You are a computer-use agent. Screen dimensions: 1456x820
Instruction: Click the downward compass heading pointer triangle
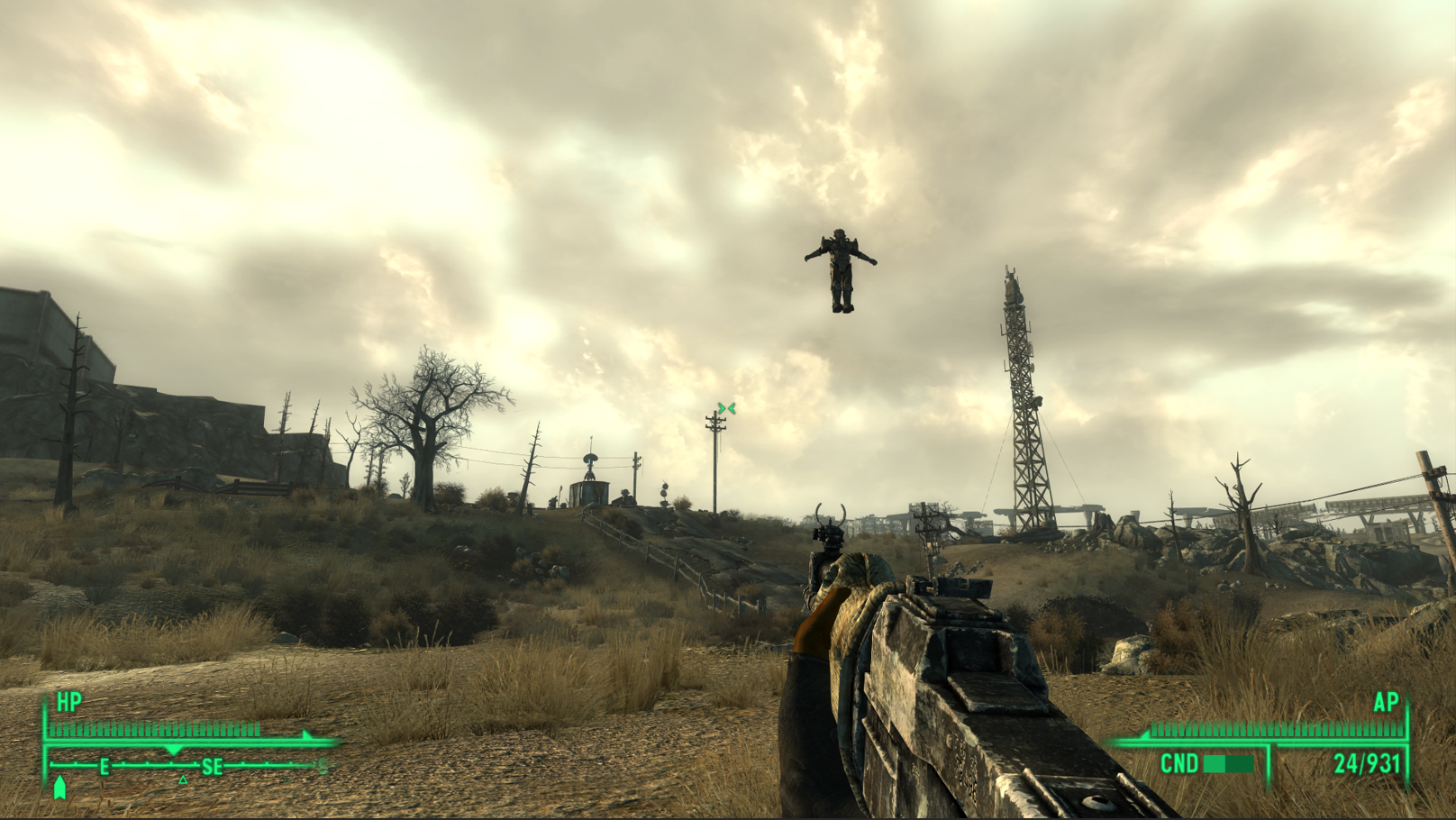[x=173, y=750]
